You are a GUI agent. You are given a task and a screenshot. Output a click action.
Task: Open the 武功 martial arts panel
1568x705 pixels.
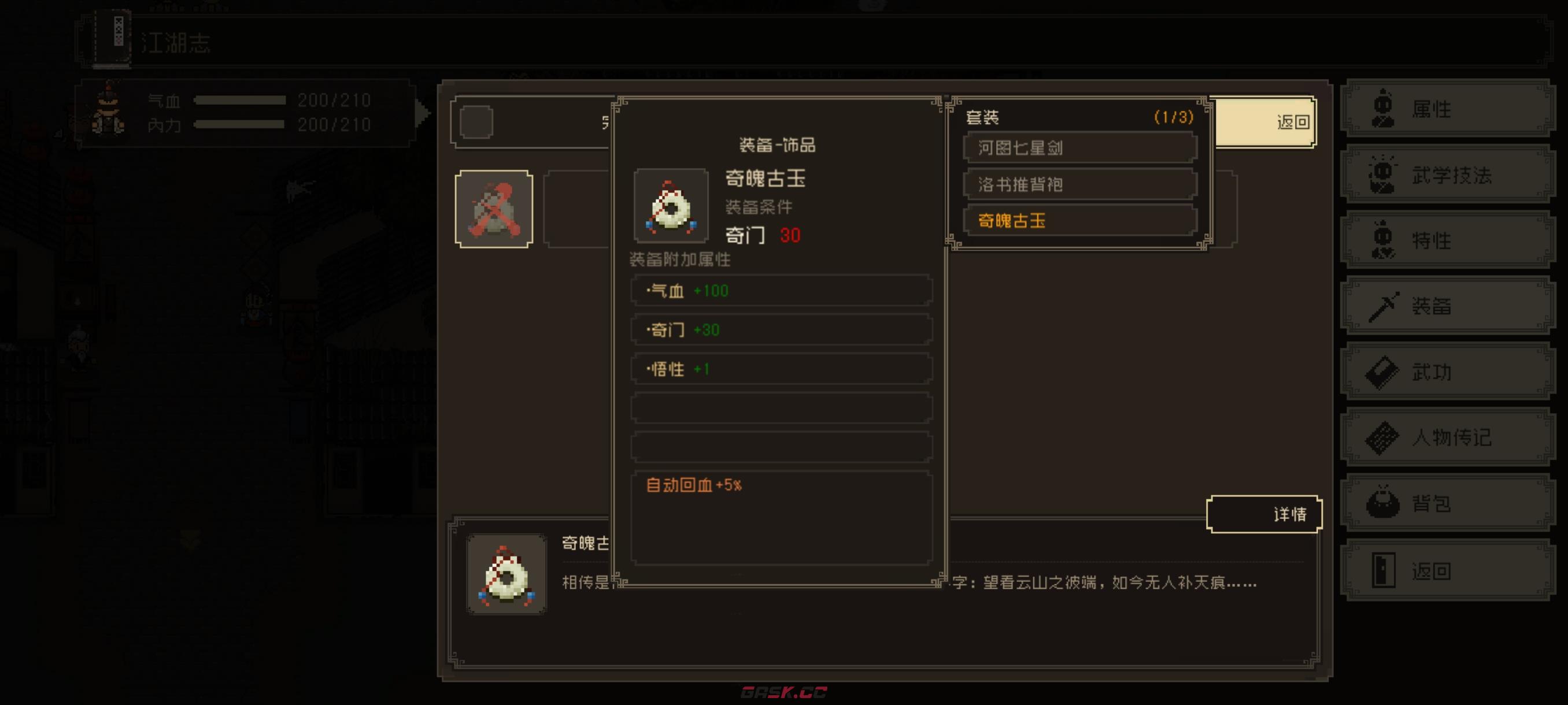1446,372
